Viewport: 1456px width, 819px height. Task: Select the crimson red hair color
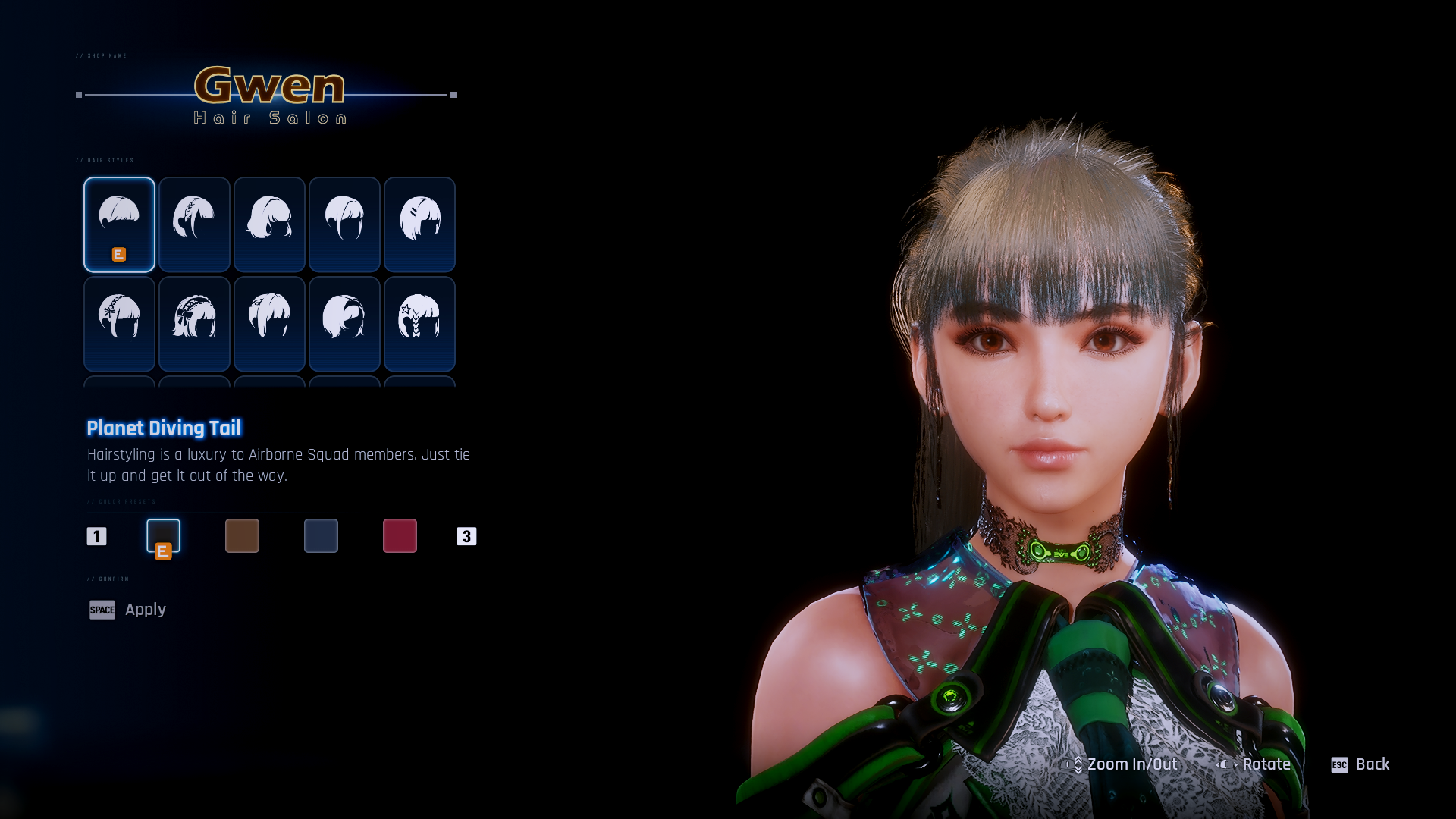400,535
